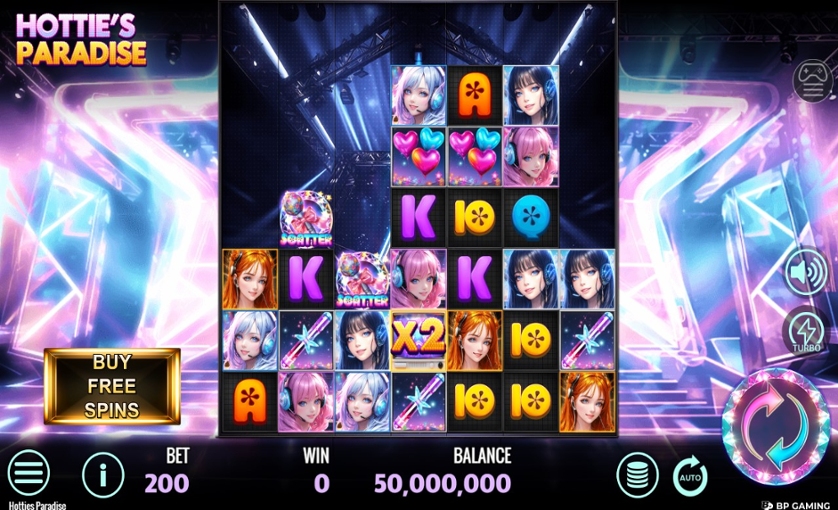This screenshot has height=510, width=838.
Task: Enable Auto spin mode
Action: coord(690,475)
